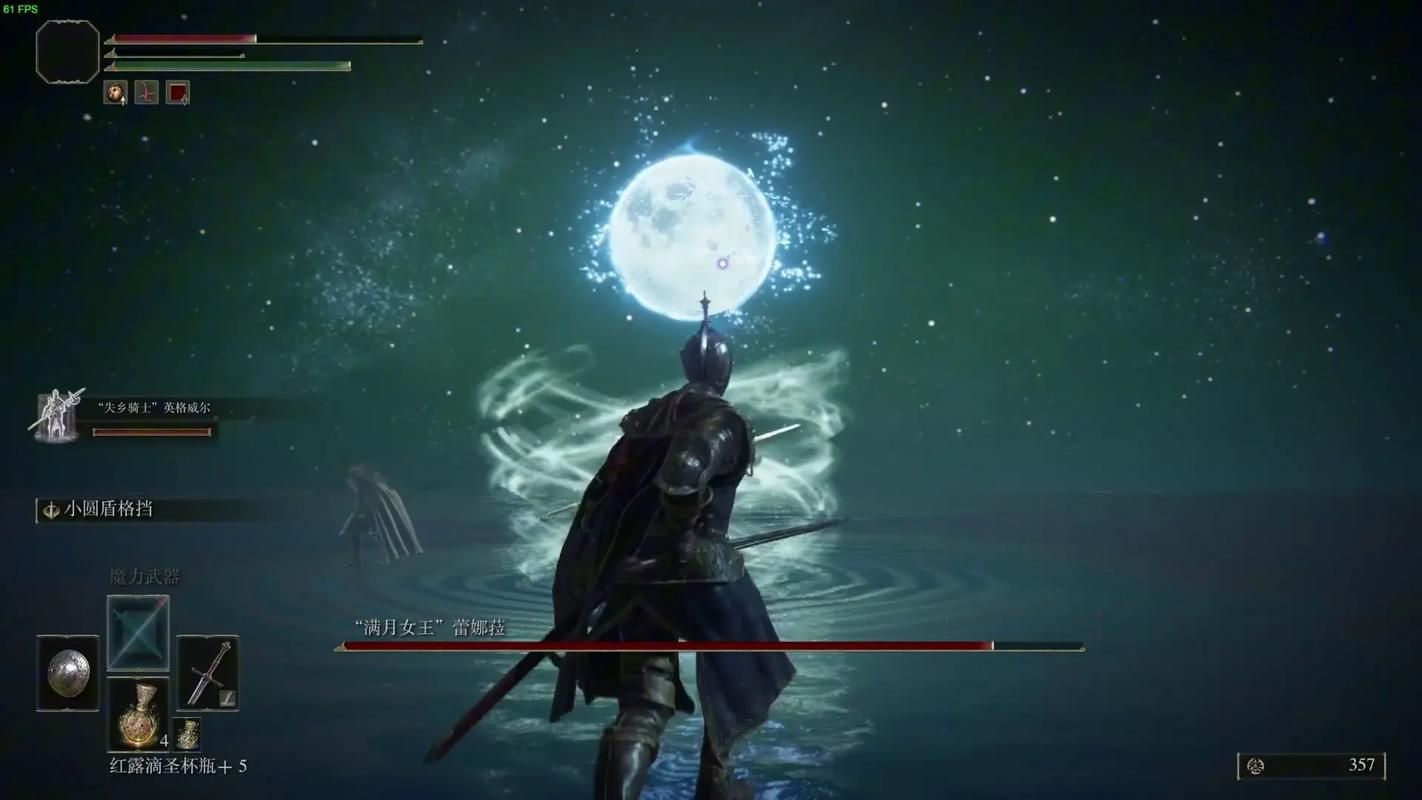
Task: Click the red square debuff icon
Action: click(x=178, y=93)
